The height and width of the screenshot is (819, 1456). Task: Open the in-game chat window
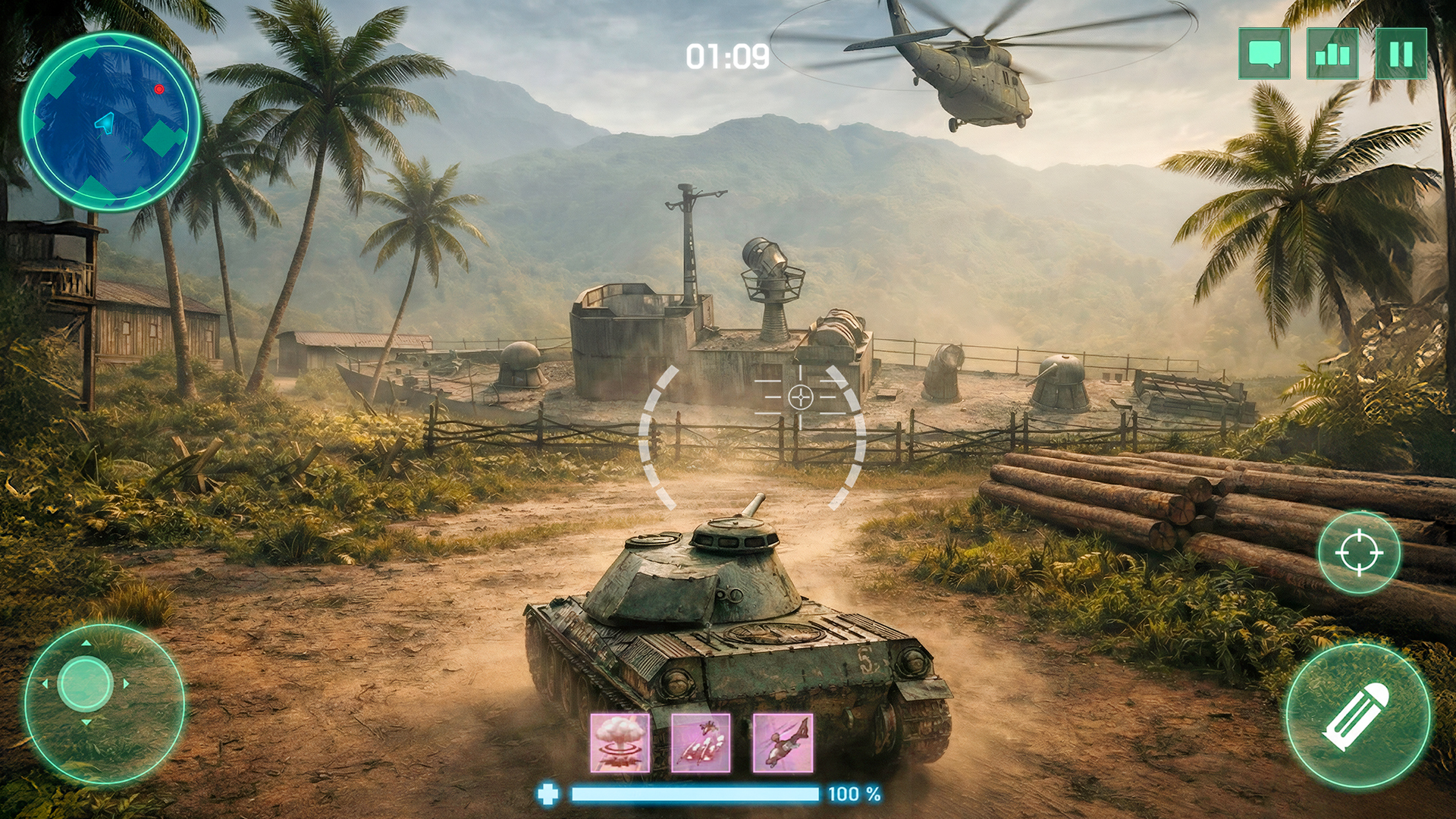pyautogui.click(x=1263, y=54)
